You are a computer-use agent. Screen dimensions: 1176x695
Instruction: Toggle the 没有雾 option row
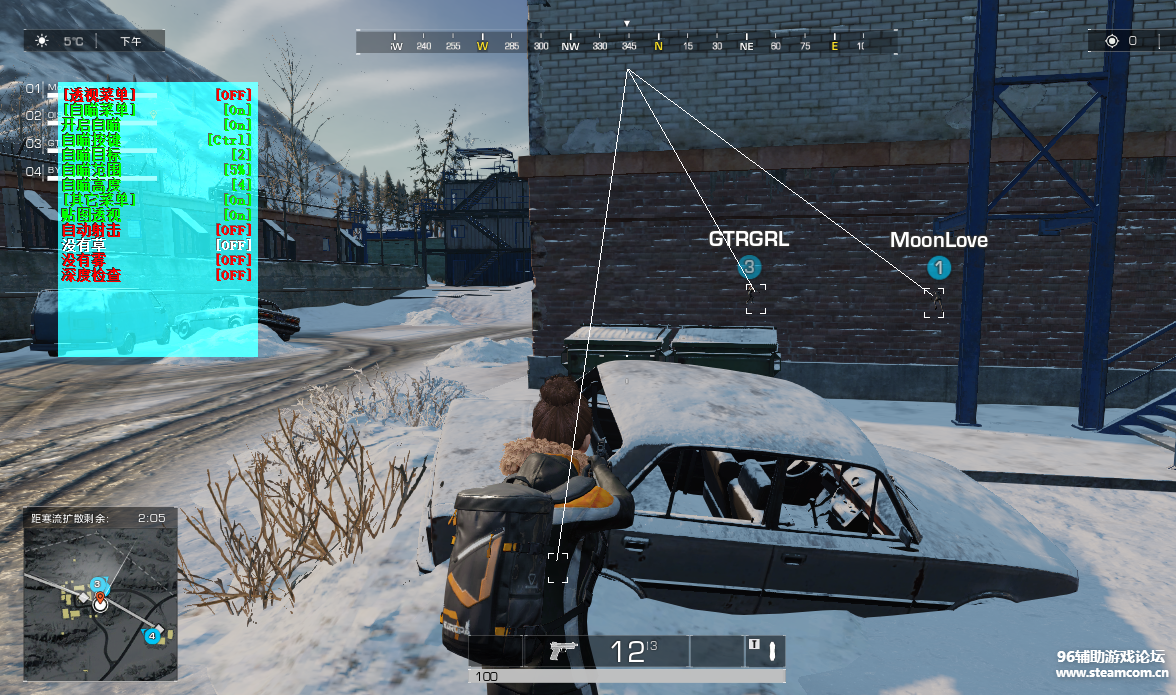click(x=155, y=259)
